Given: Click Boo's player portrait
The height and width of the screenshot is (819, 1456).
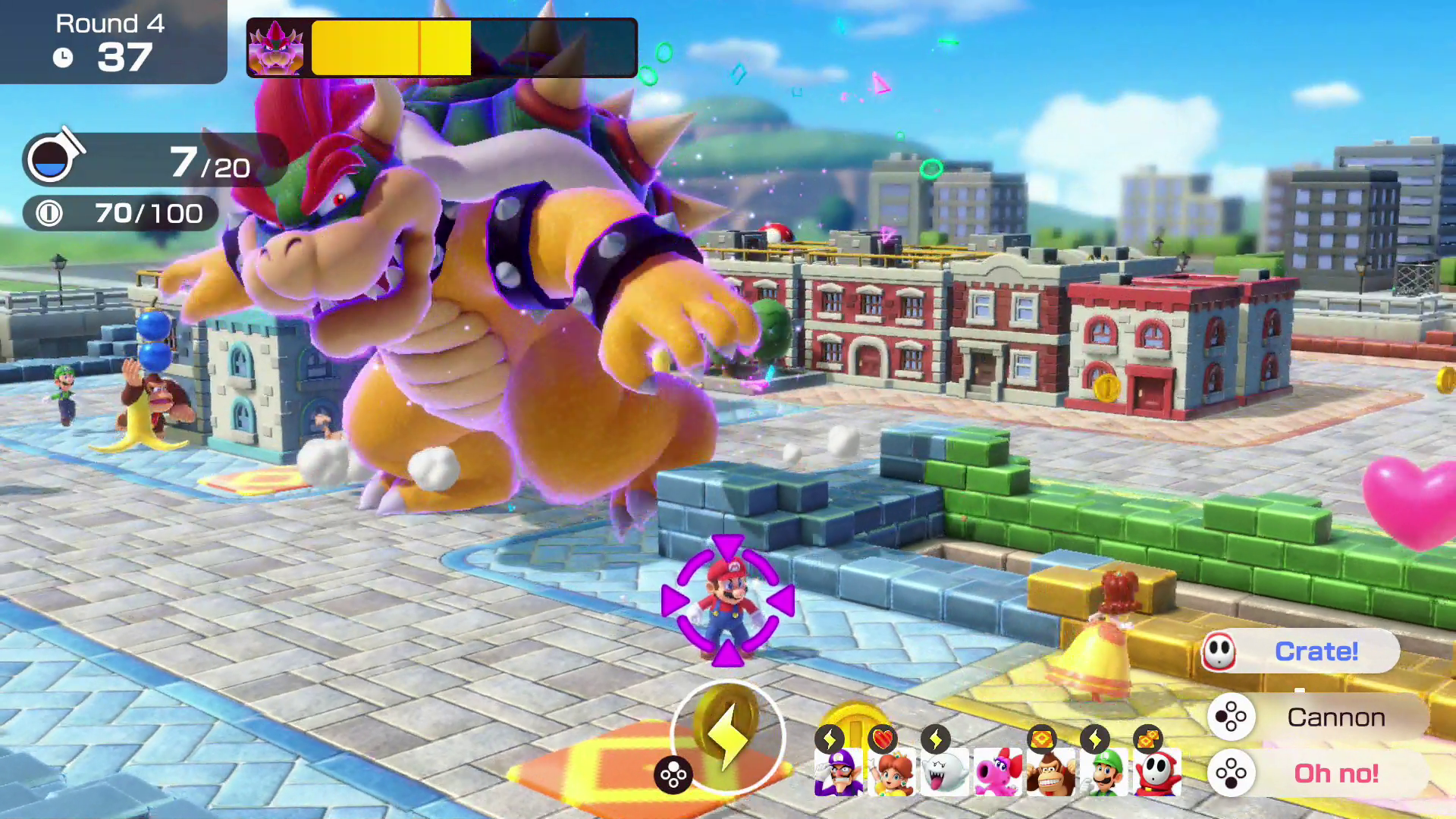Looking at the screenshot, I should pos(945,772).
